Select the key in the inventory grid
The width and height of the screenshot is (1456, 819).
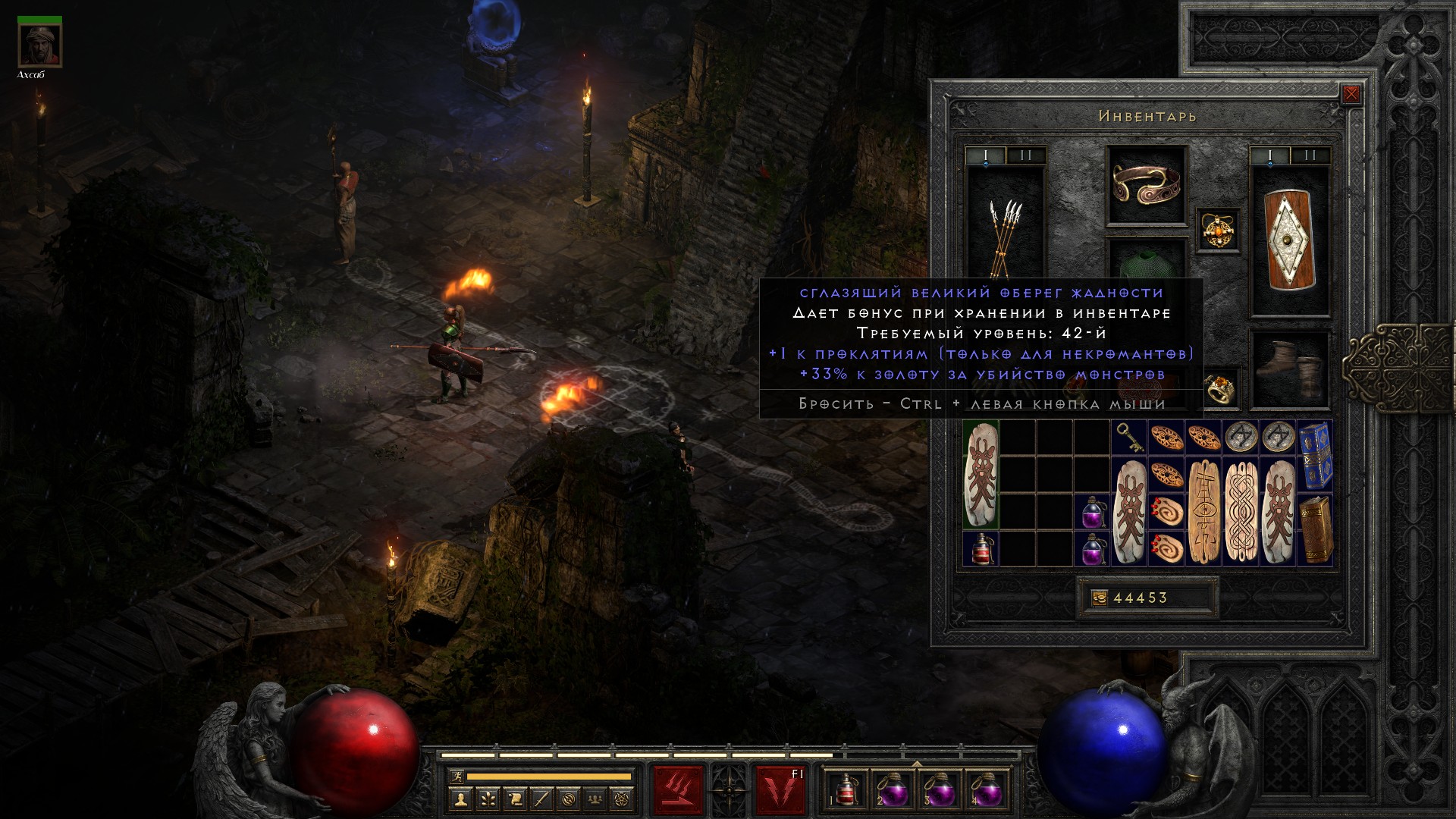[1128, 438]
